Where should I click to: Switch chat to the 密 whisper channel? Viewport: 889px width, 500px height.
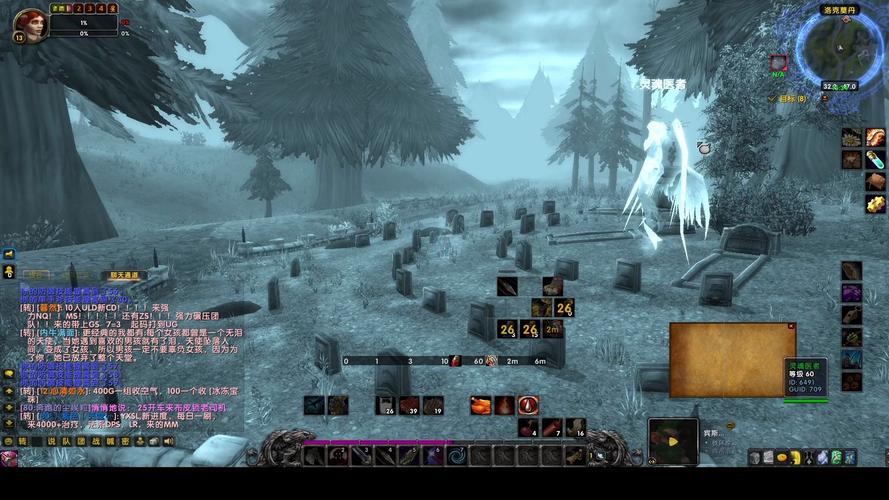[125, 441]
